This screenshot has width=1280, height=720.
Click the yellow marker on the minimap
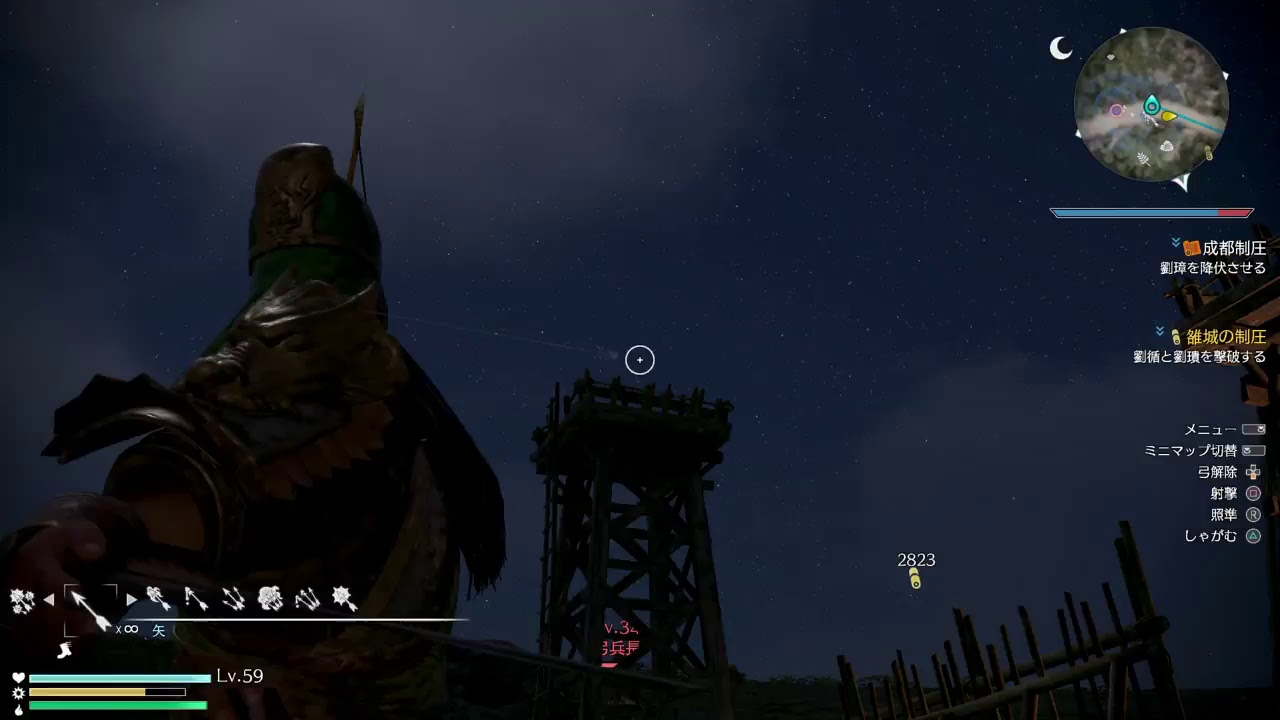(1167, 116)
